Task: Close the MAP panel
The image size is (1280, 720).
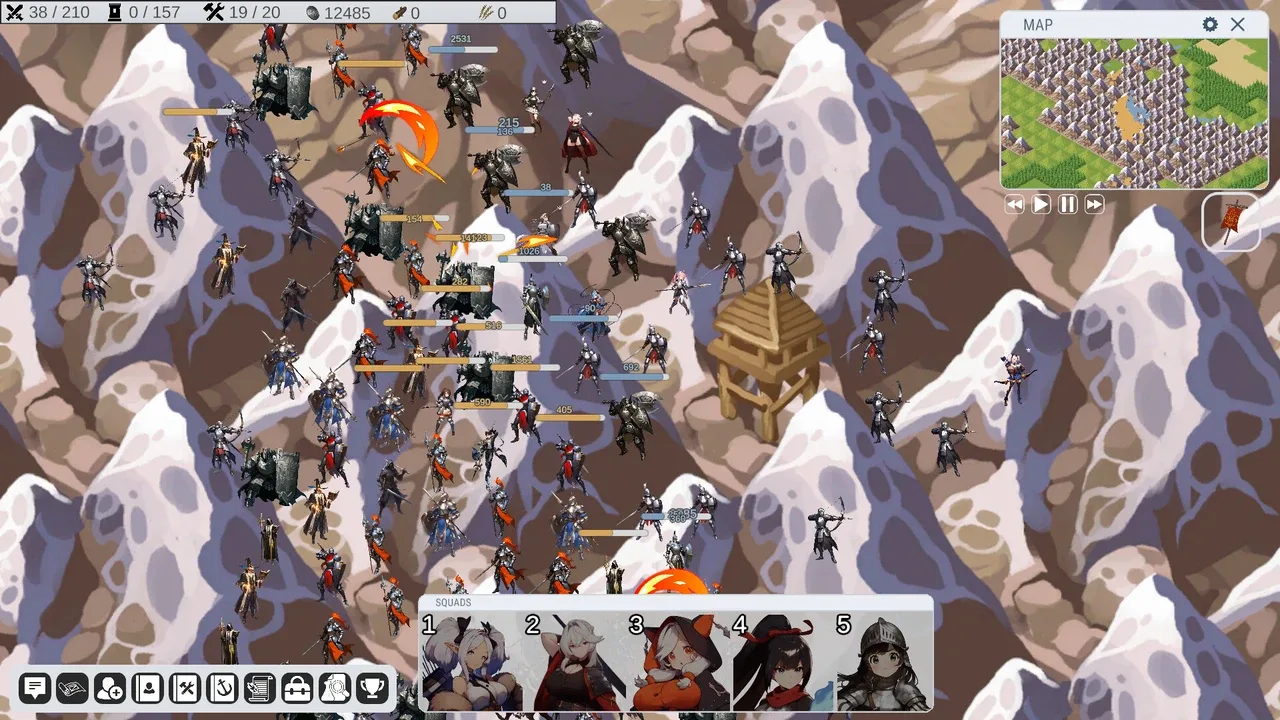Action: 1238,25
